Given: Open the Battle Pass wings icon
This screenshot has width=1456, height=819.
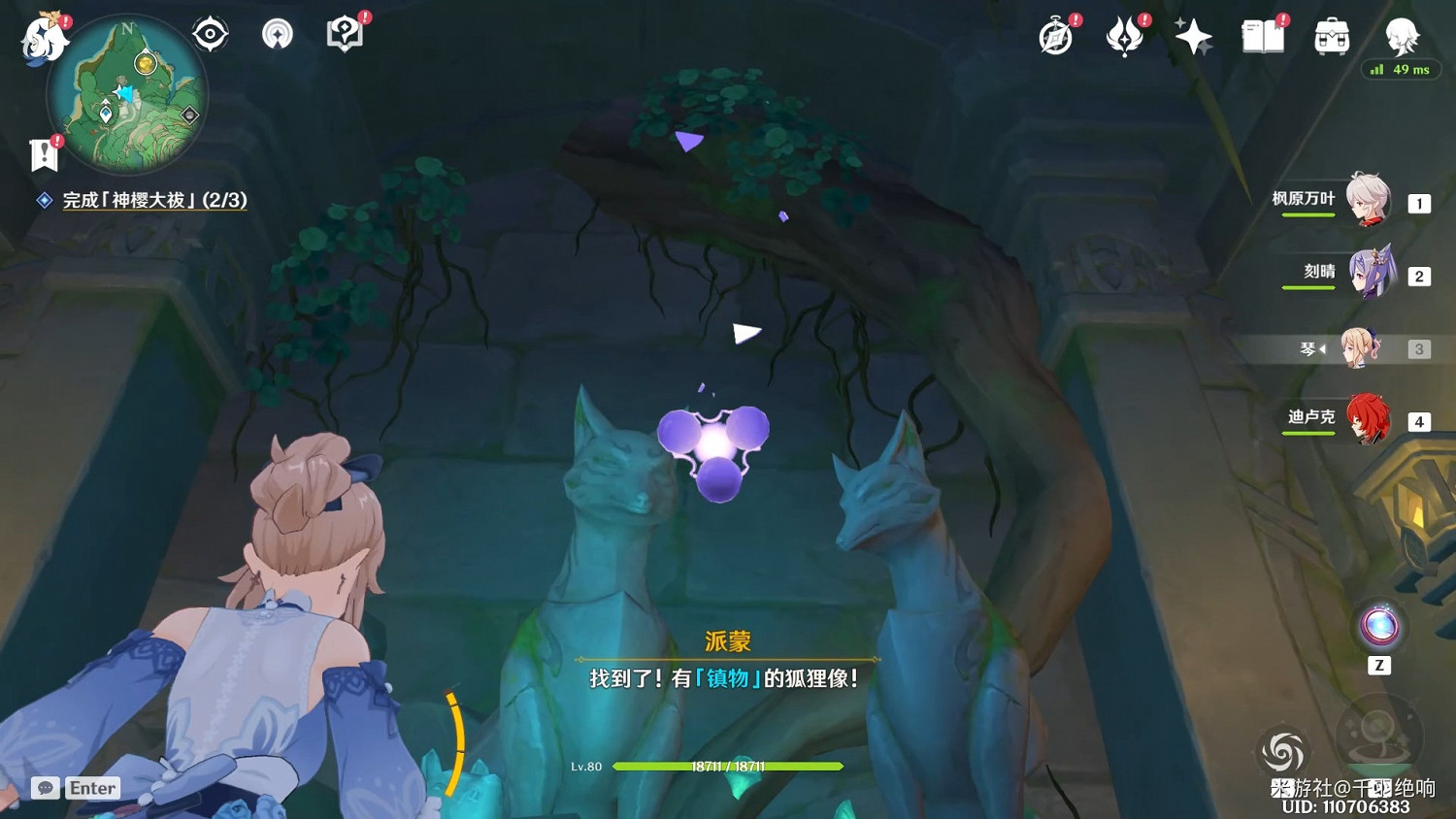Looking at the screenshot, I should pos(1126,35).
